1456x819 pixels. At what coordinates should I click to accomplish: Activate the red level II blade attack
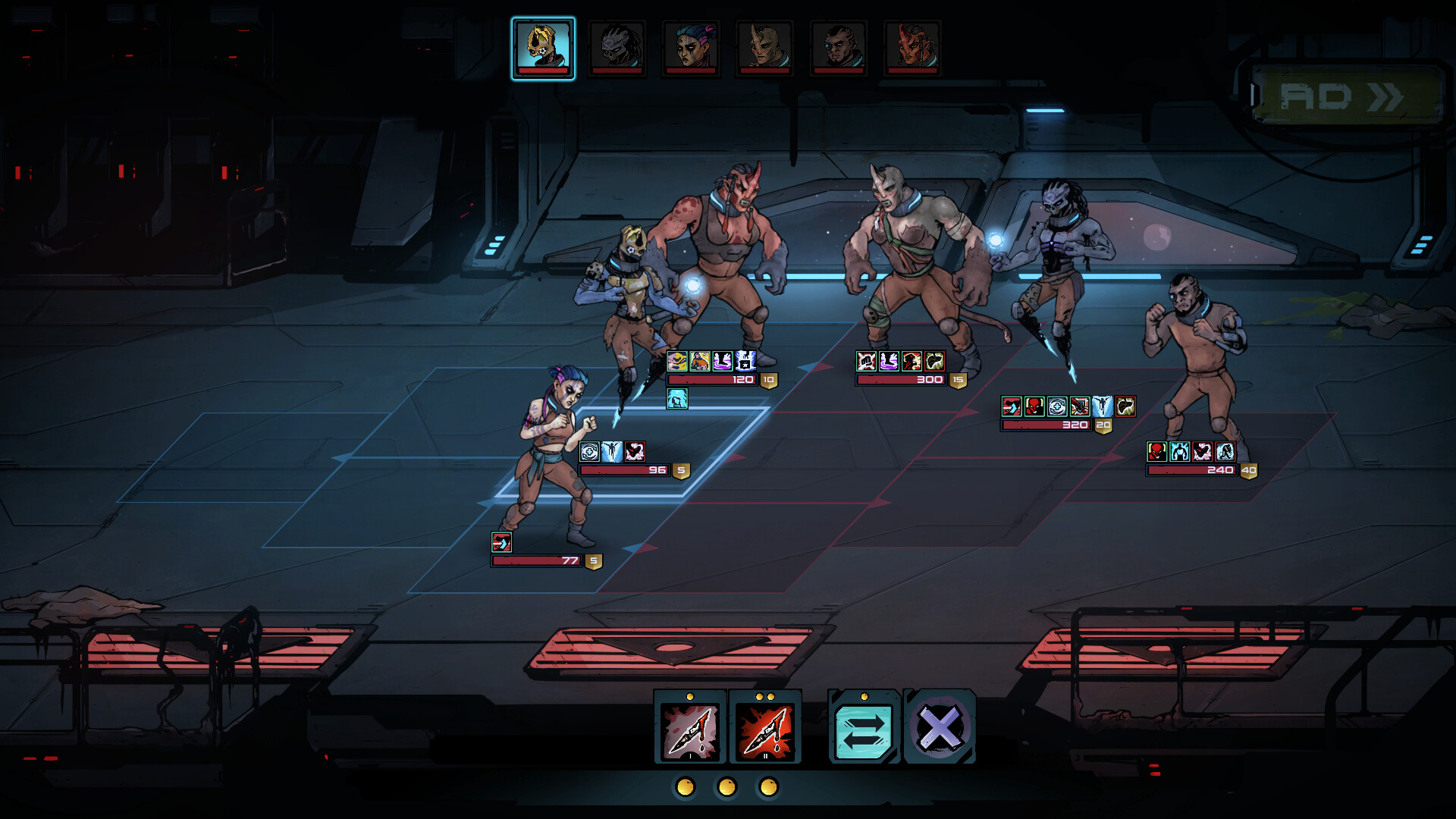coord(764,730)
